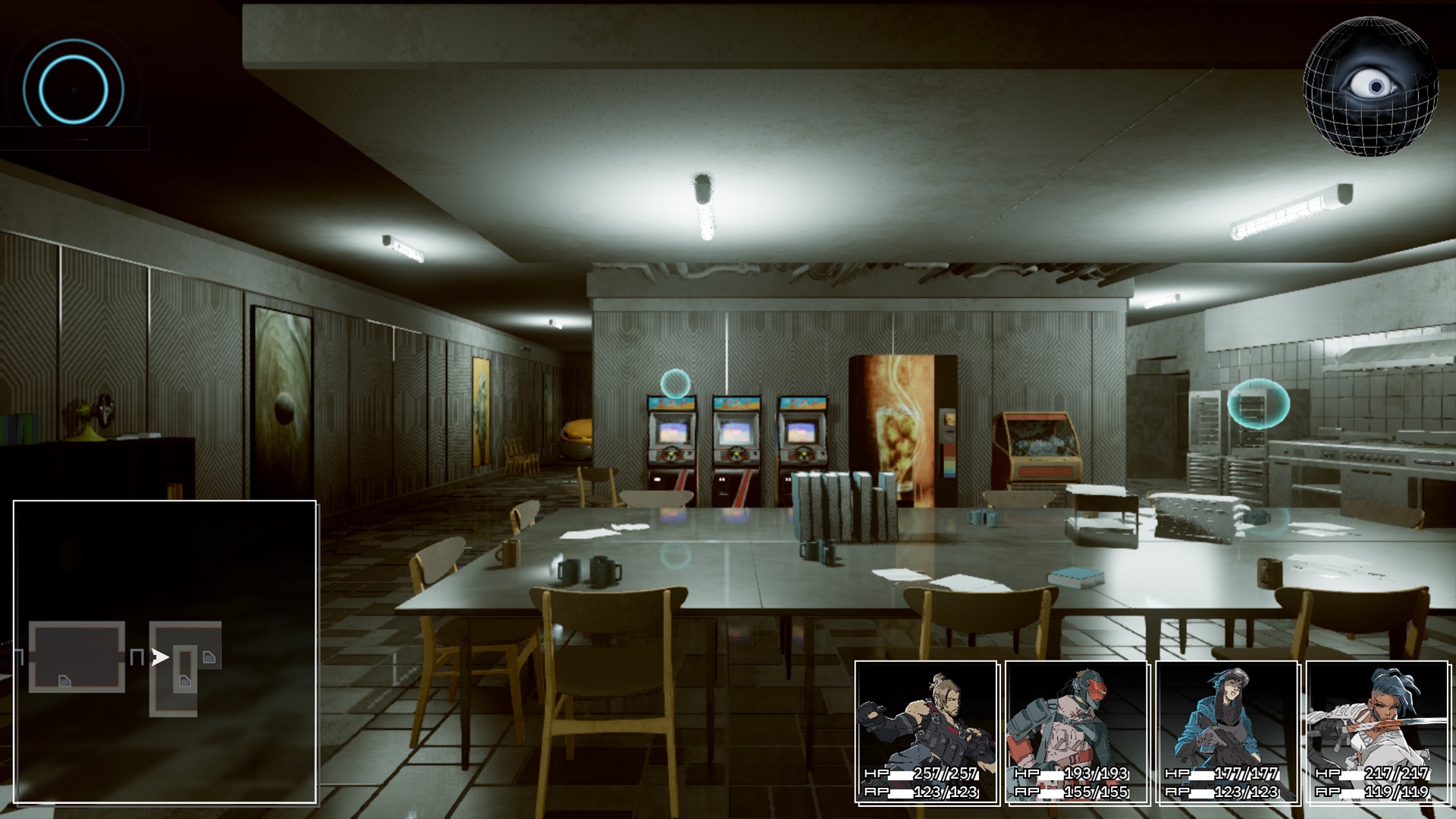Image resolution: width=1456 pixels, height=819 pixels.
Task: Select the red-masked armored party member portrait
Action: [x=1077, y=732]
